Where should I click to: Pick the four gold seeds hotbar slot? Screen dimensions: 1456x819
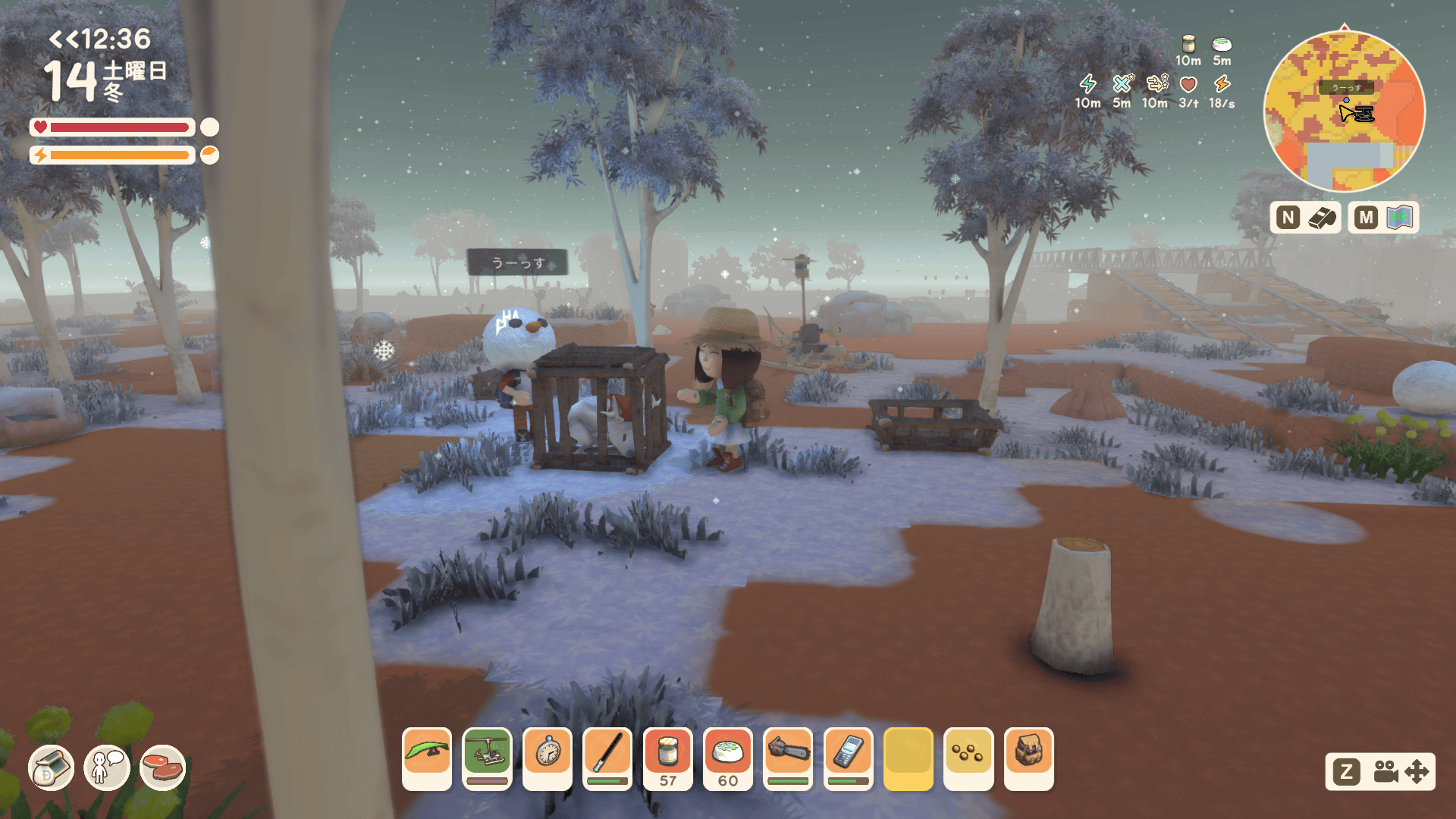pyautogui.click(x=968, y=758)
